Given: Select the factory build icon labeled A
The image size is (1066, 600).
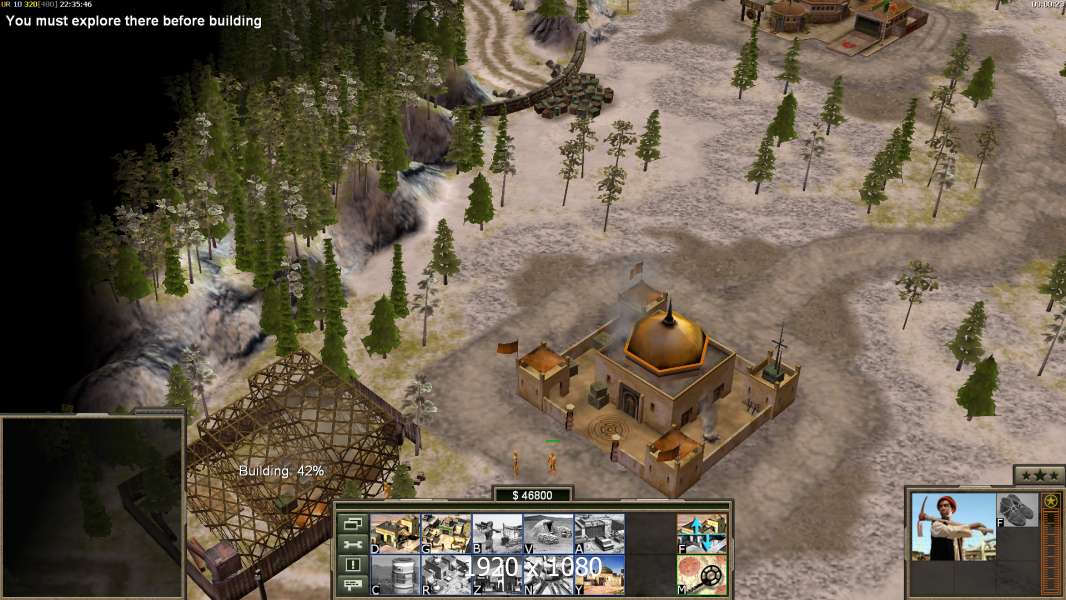Looking at the screenshot, I should pyautogui.click(x=599, y=534).
